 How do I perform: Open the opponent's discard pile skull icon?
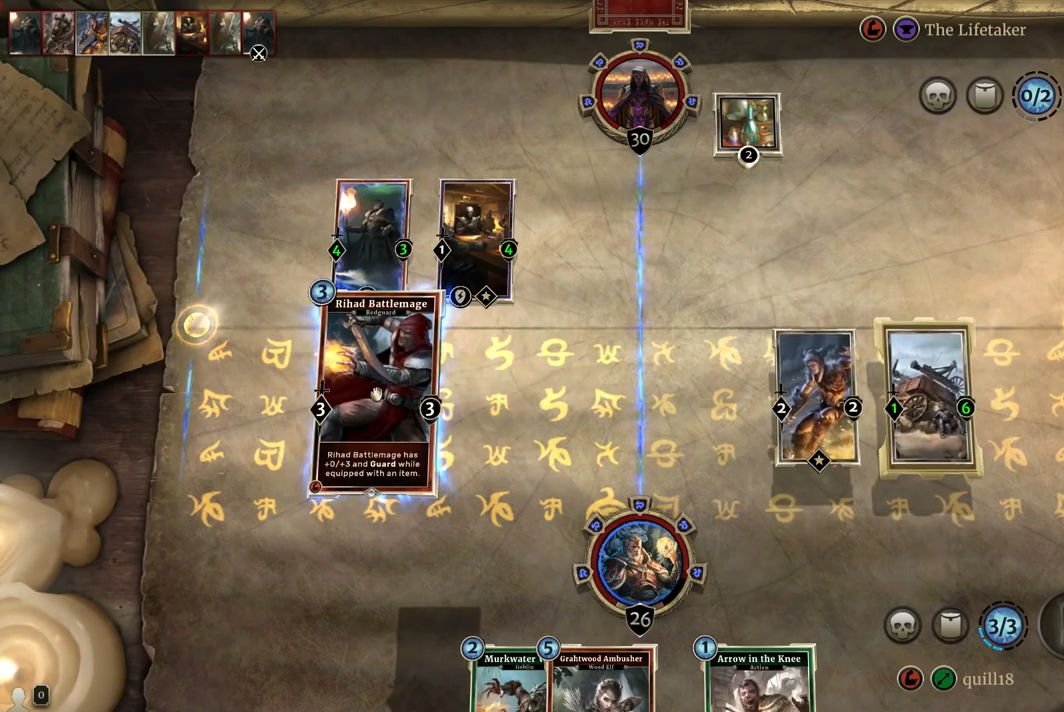pyautogui.click(x=938, y=96)
